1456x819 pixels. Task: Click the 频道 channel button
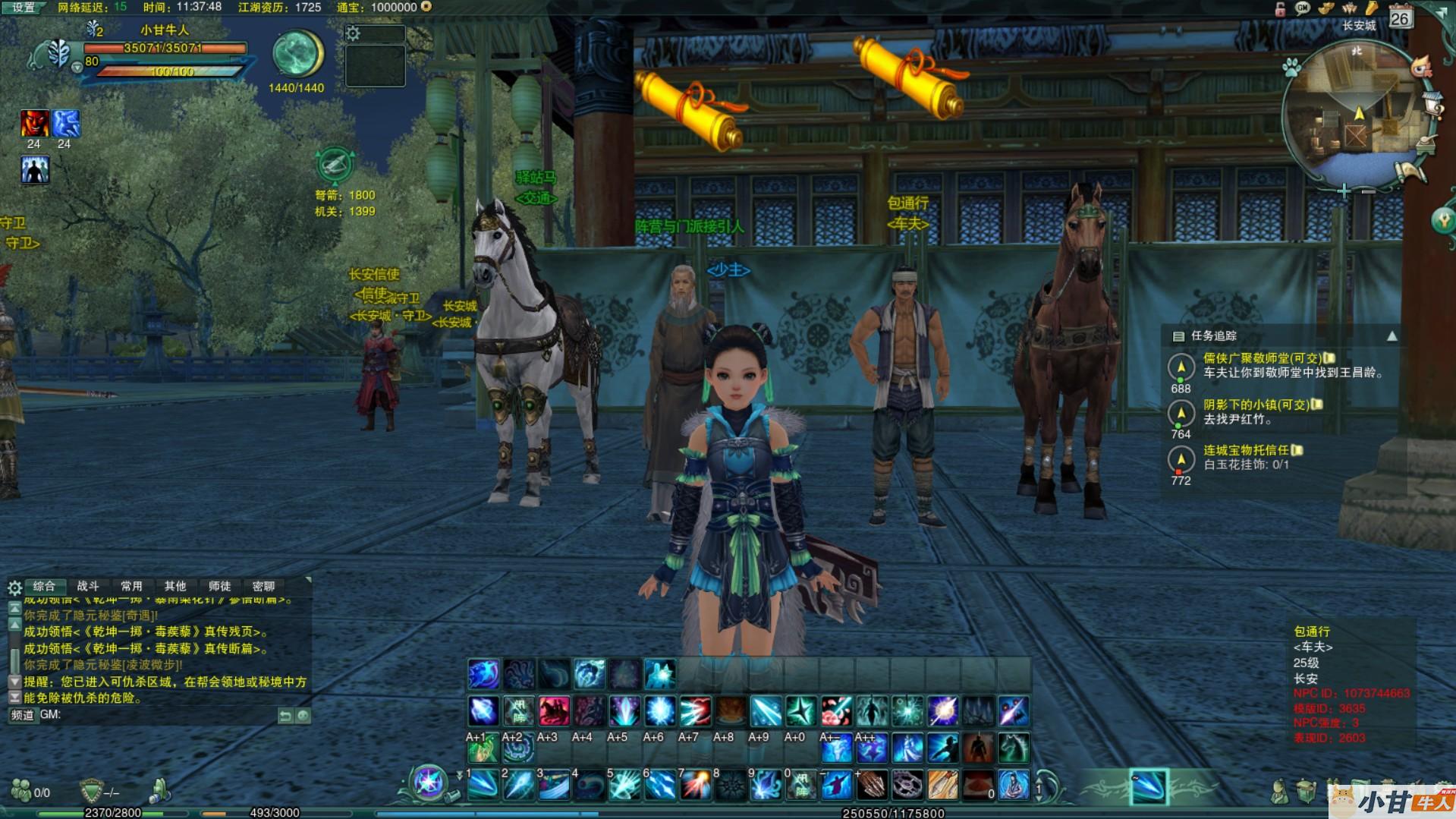[23, 715]
